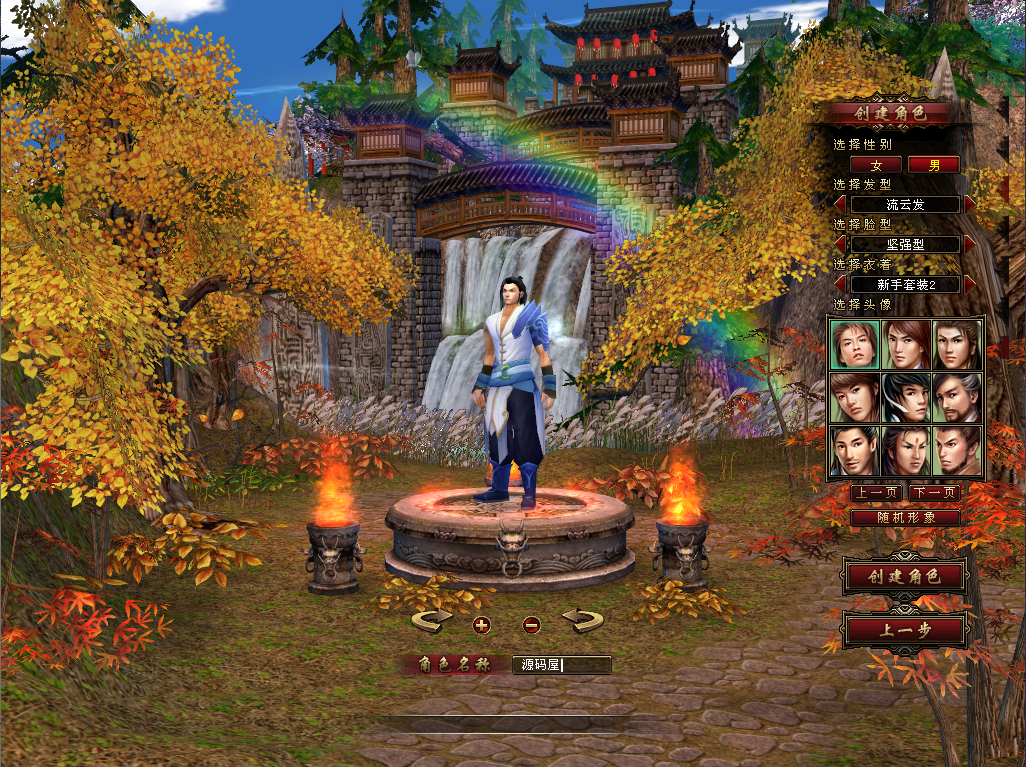The height and width of the screenshot is (767, 1026).
Task: Select the previous outfit before 新手套装2
Action: 840,284
